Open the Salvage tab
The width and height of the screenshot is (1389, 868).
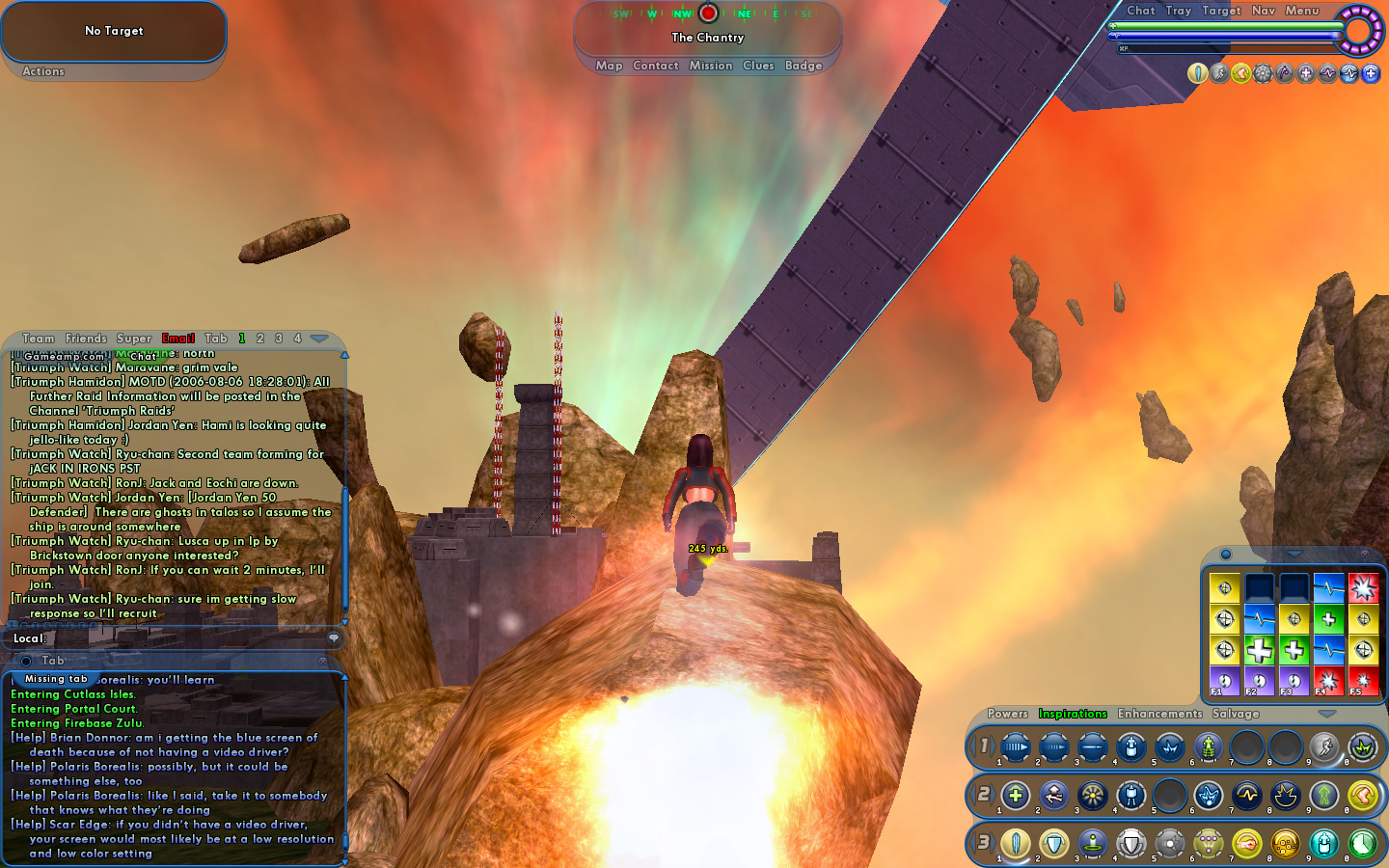[x=1236, y=714]
